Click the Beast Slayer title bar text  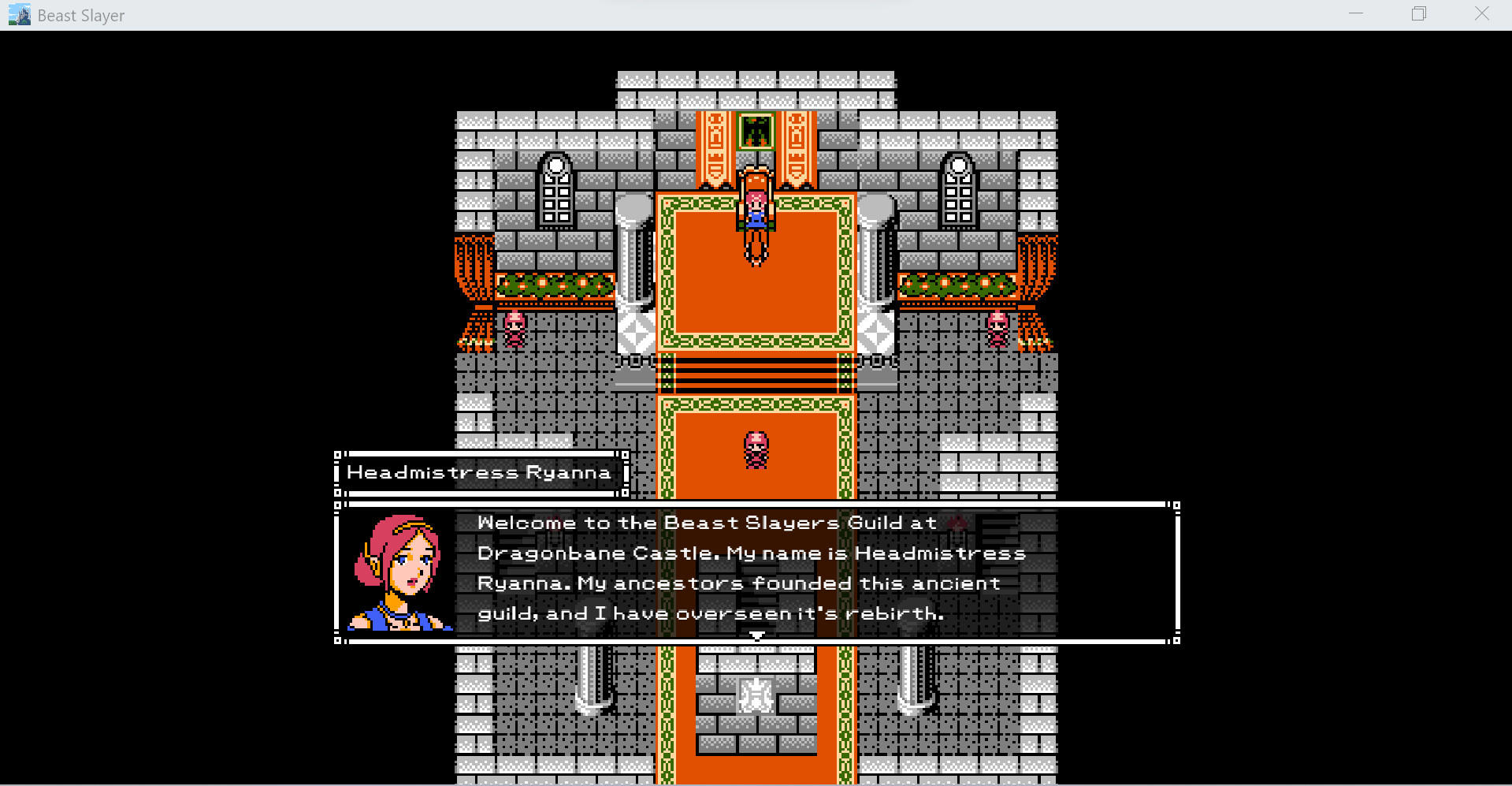(x=79, y=14)
